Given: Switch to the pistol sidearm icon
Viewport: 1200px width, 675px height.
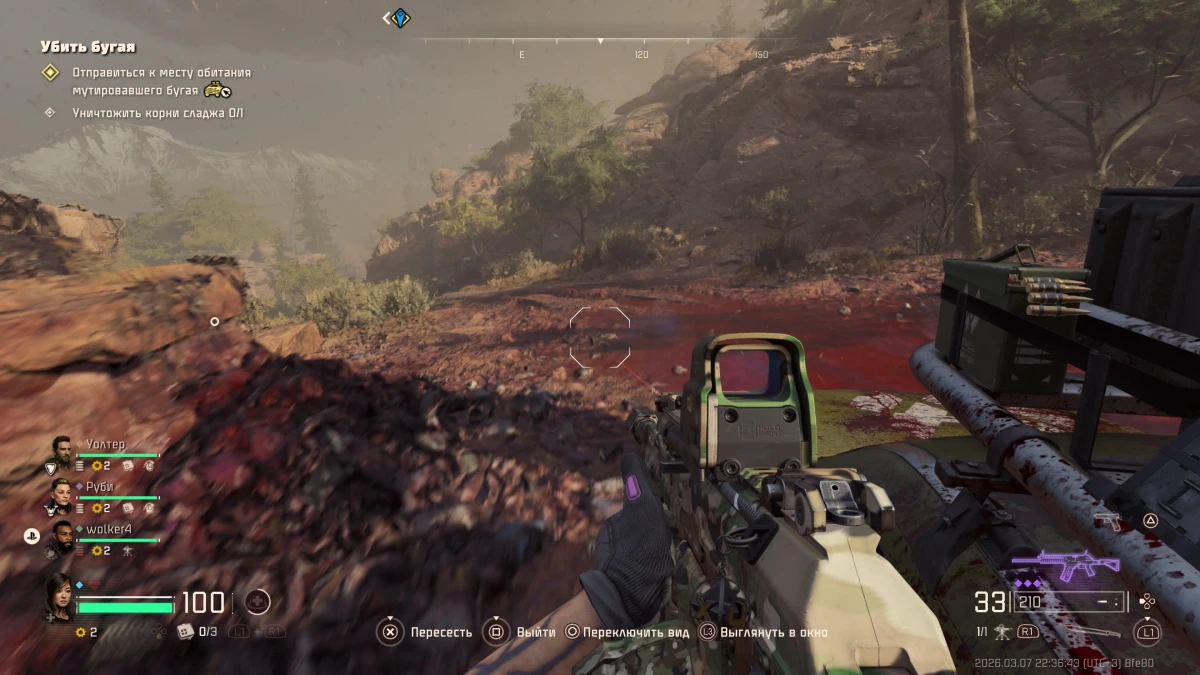Looking at the screenshot, I should pos(1106,520).
